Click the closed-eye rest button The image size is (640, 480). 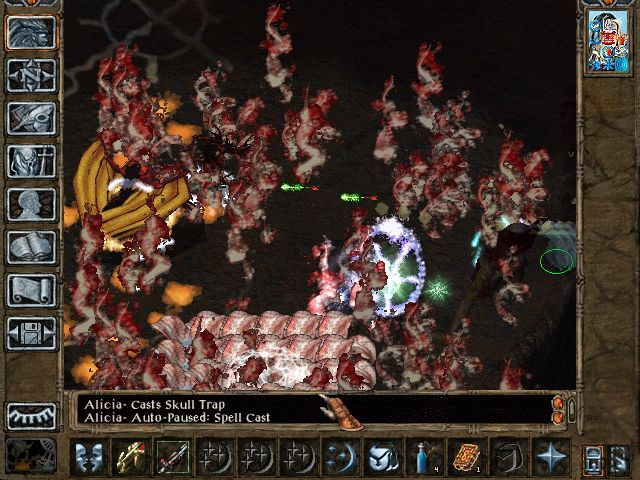(x=32, y=415)
